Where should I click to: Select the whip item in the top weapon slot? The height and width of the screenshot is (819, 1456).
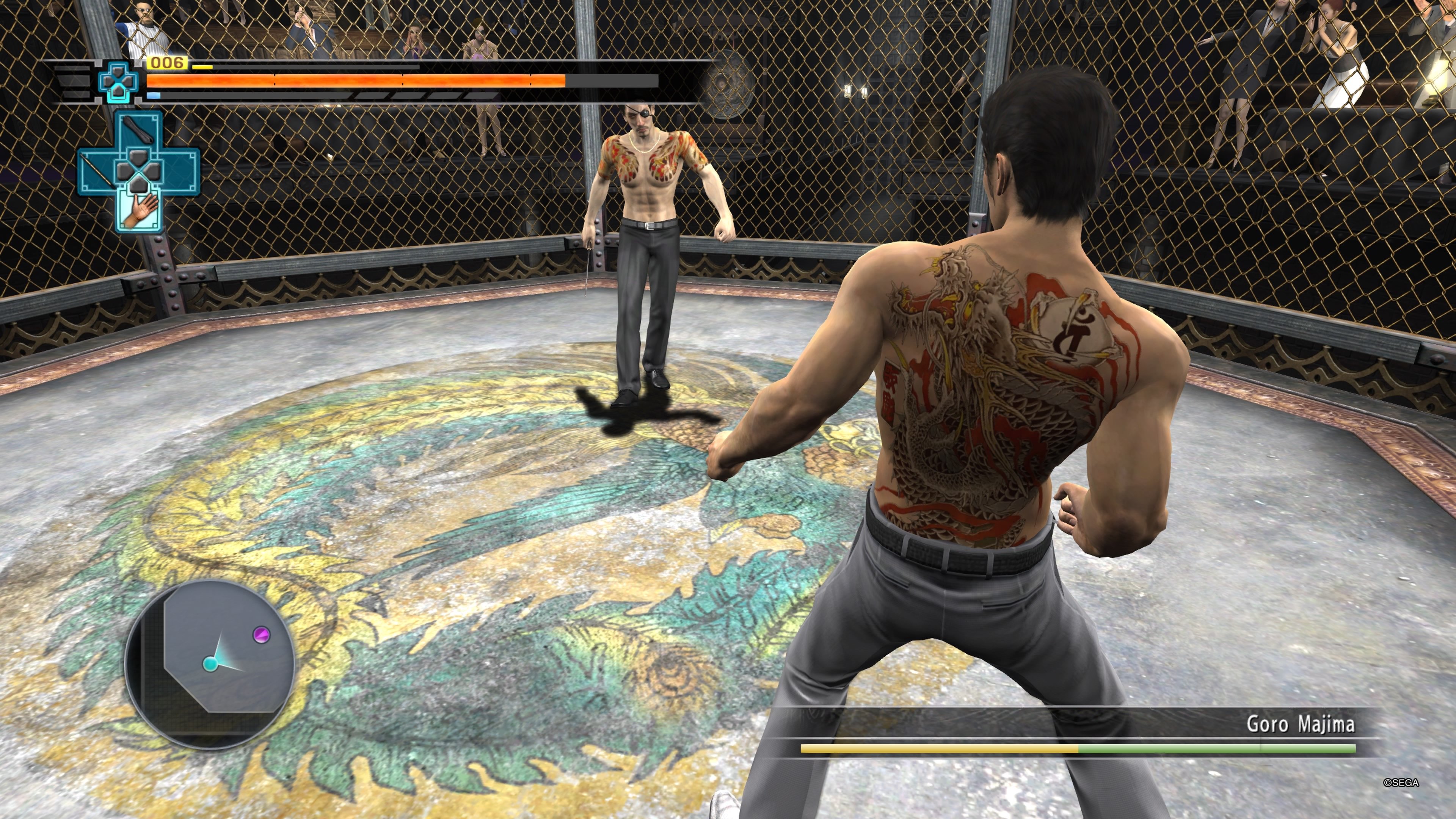139,129
